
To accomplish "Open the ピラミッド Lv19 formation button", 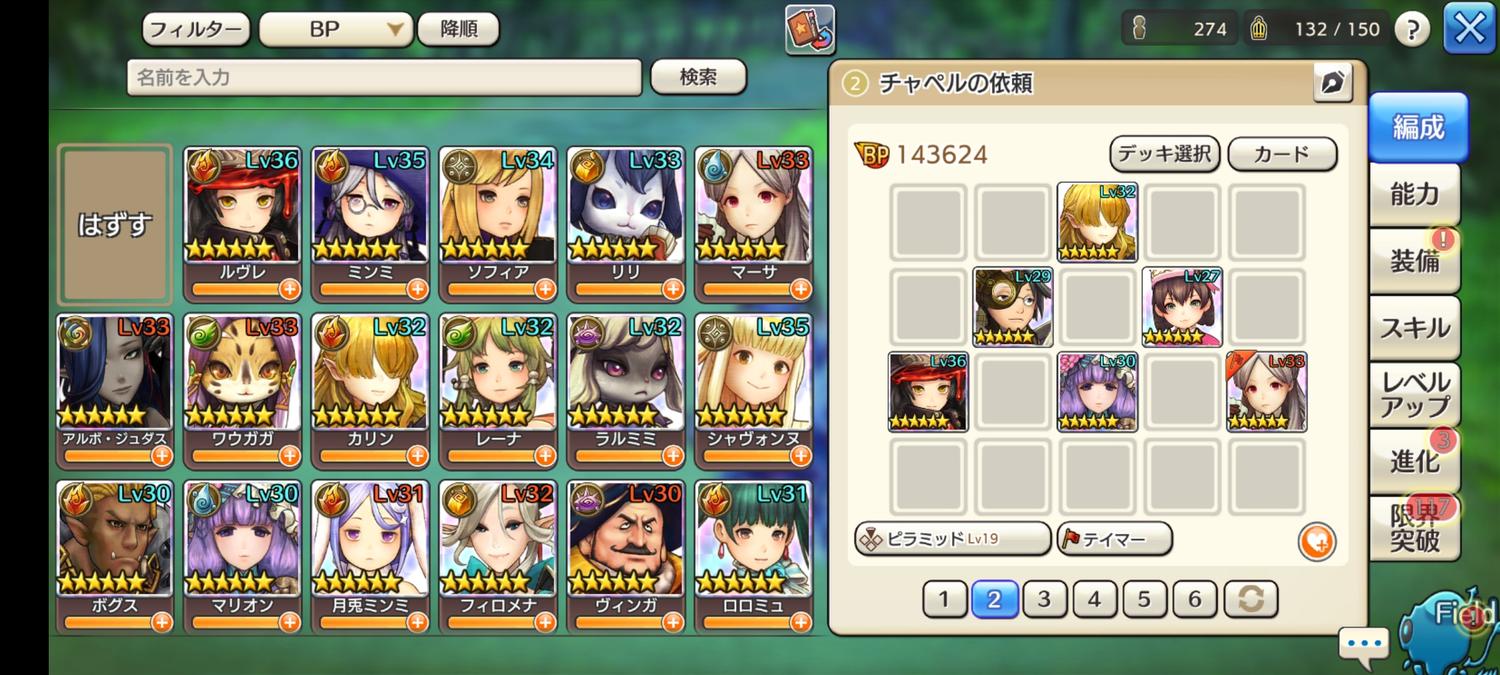I will pyautogui.click(x=952, y=539).
